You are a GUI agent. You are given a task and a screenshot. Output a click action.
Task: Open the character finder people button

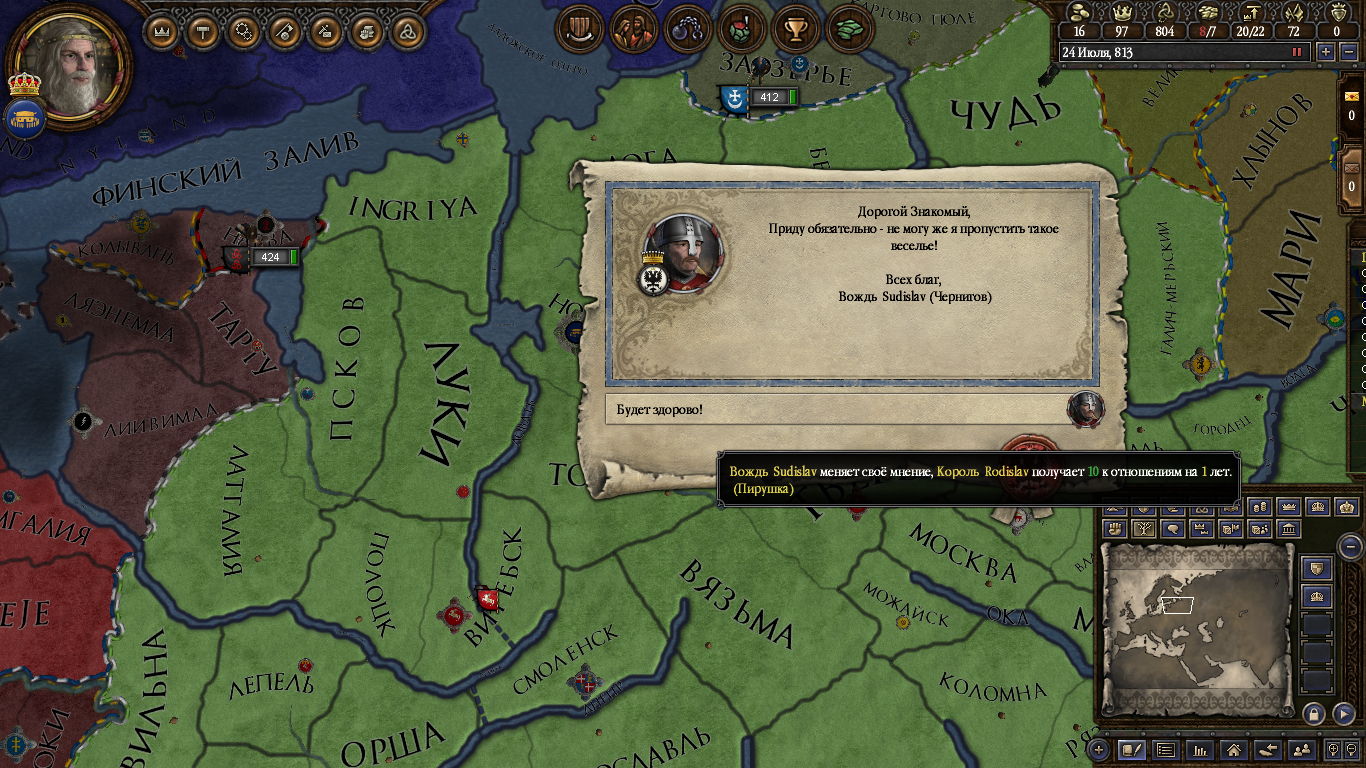tap(1302, 749)
